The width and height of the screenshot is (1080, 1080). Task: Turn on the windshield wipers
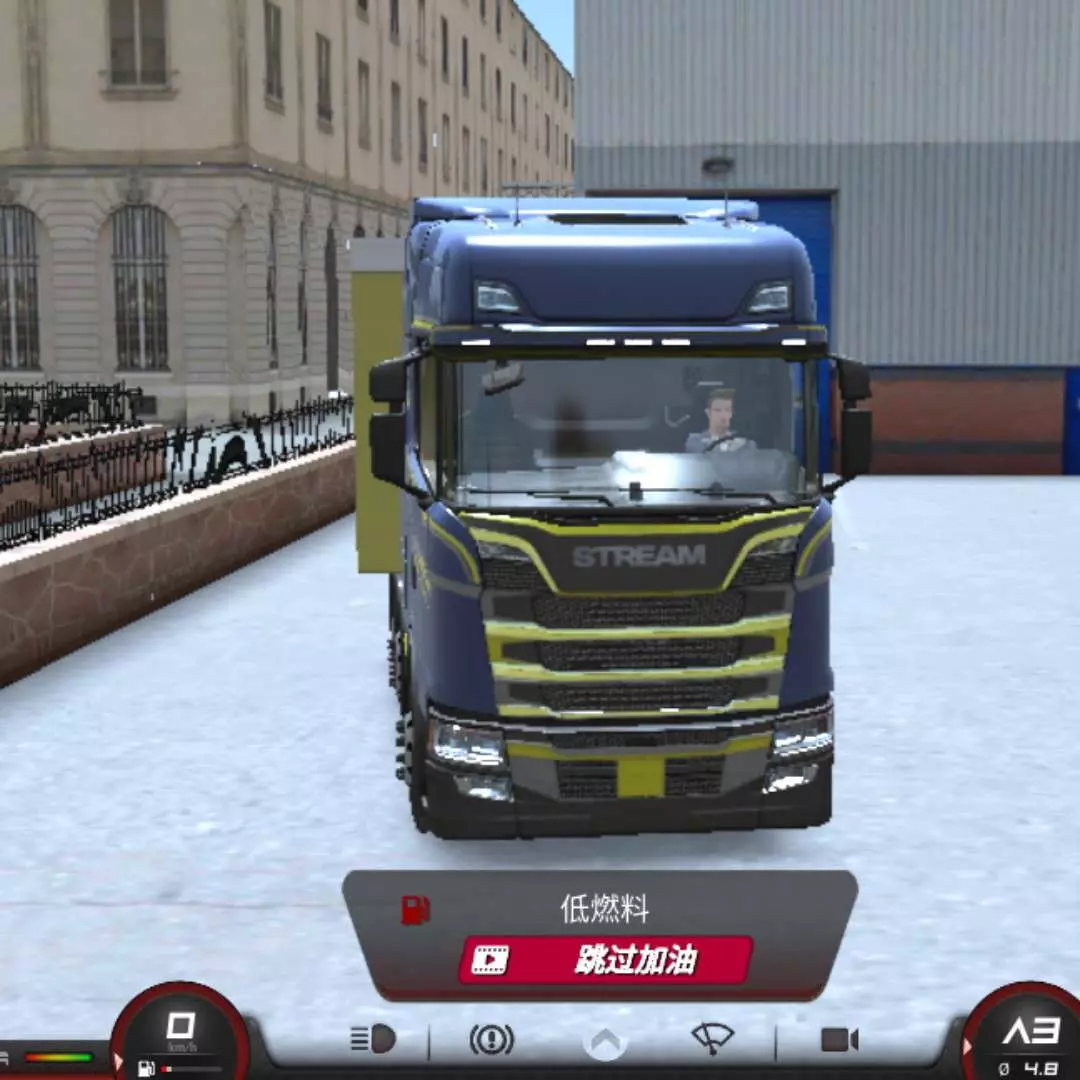(x=712, y=1037)
